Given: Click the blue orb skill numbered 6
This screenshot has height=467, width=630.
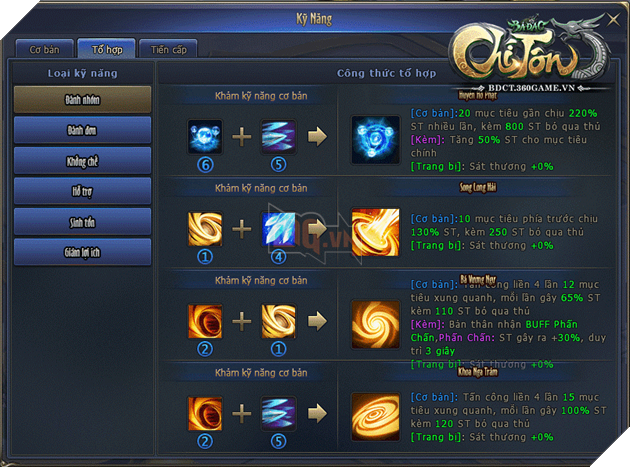Looking at the screenshot, I should pyautogui.click(x=205, y=136).
